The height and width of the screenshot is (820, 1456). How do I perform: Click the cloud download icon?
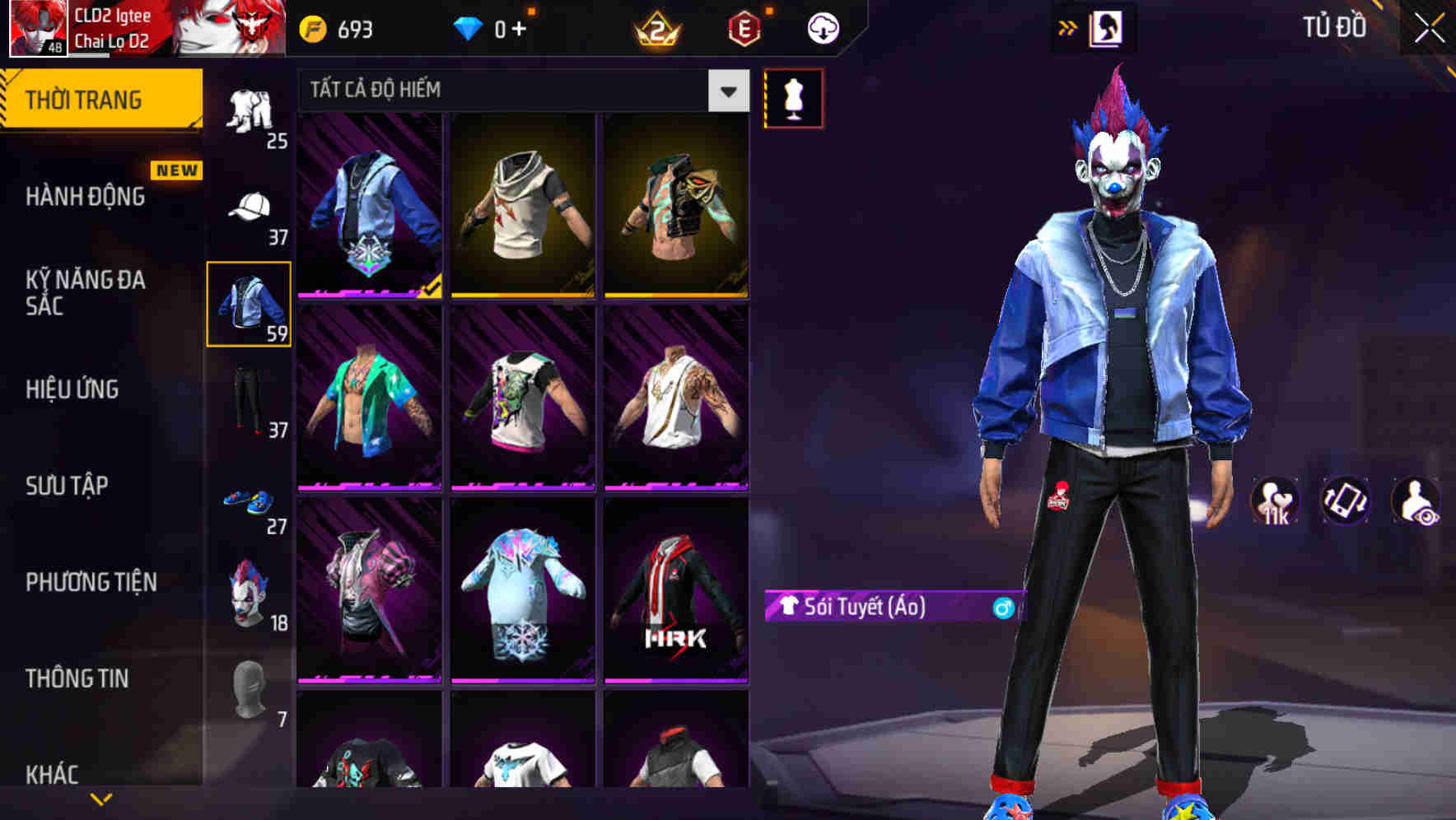(x=821, y=27)
